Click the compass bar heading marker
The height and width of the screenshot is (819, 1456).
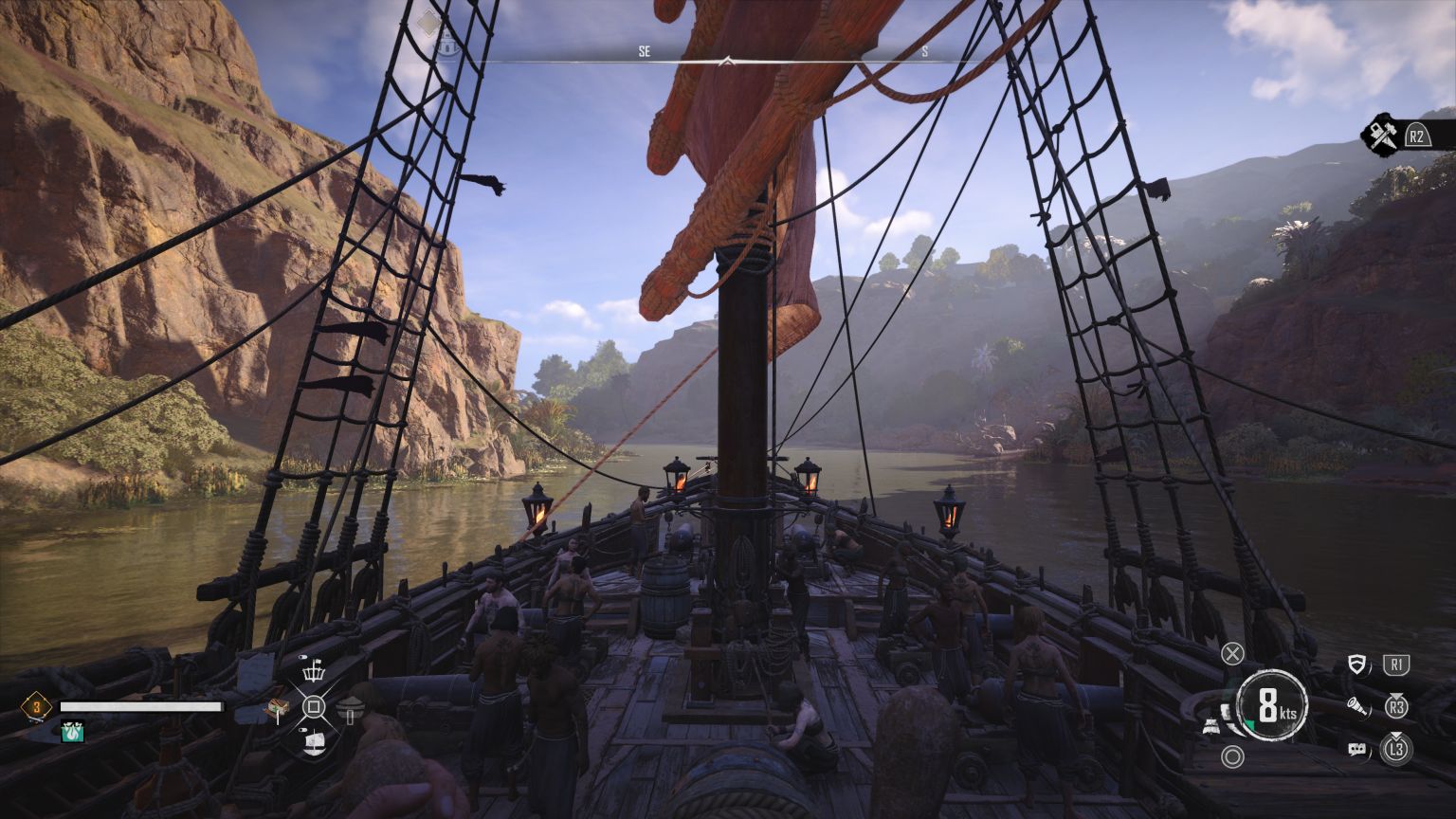[726, 61]
